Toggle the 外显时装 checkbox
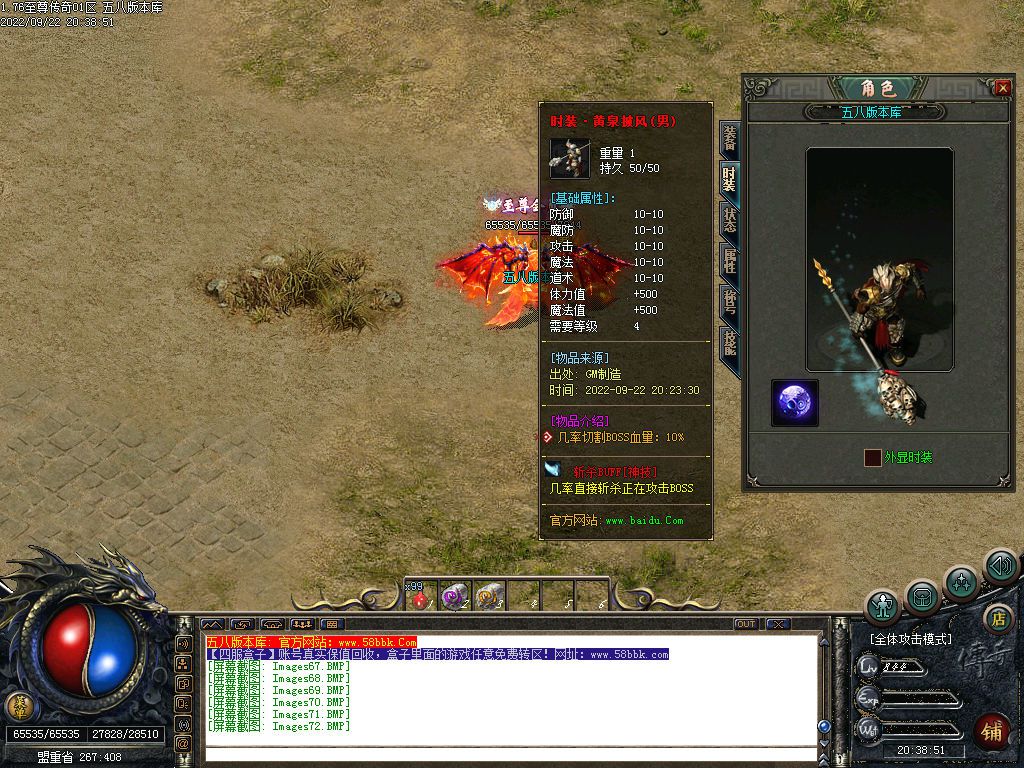 point(873,457)
